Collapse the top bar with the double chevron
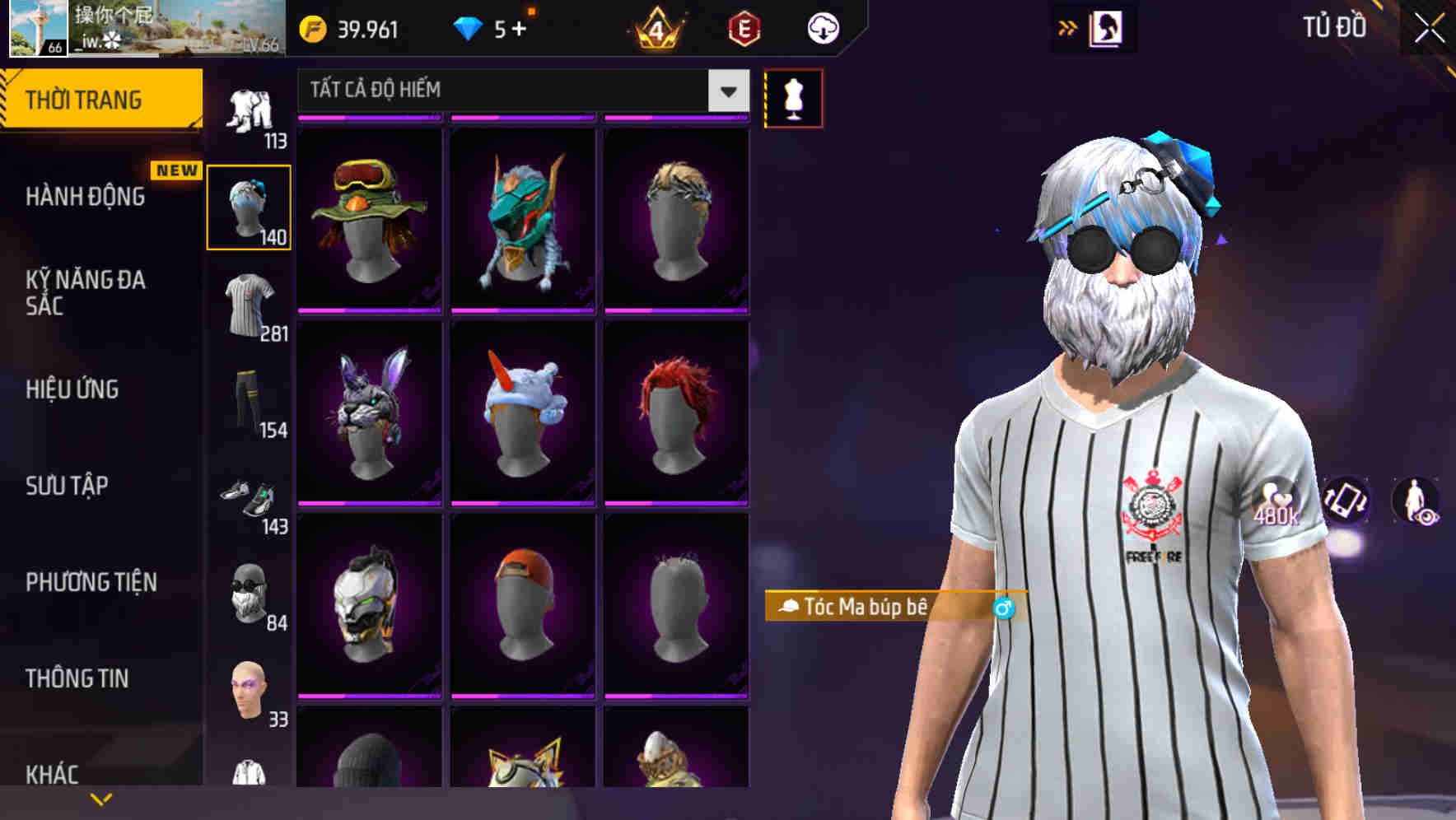 click(x=1068, y=27)
